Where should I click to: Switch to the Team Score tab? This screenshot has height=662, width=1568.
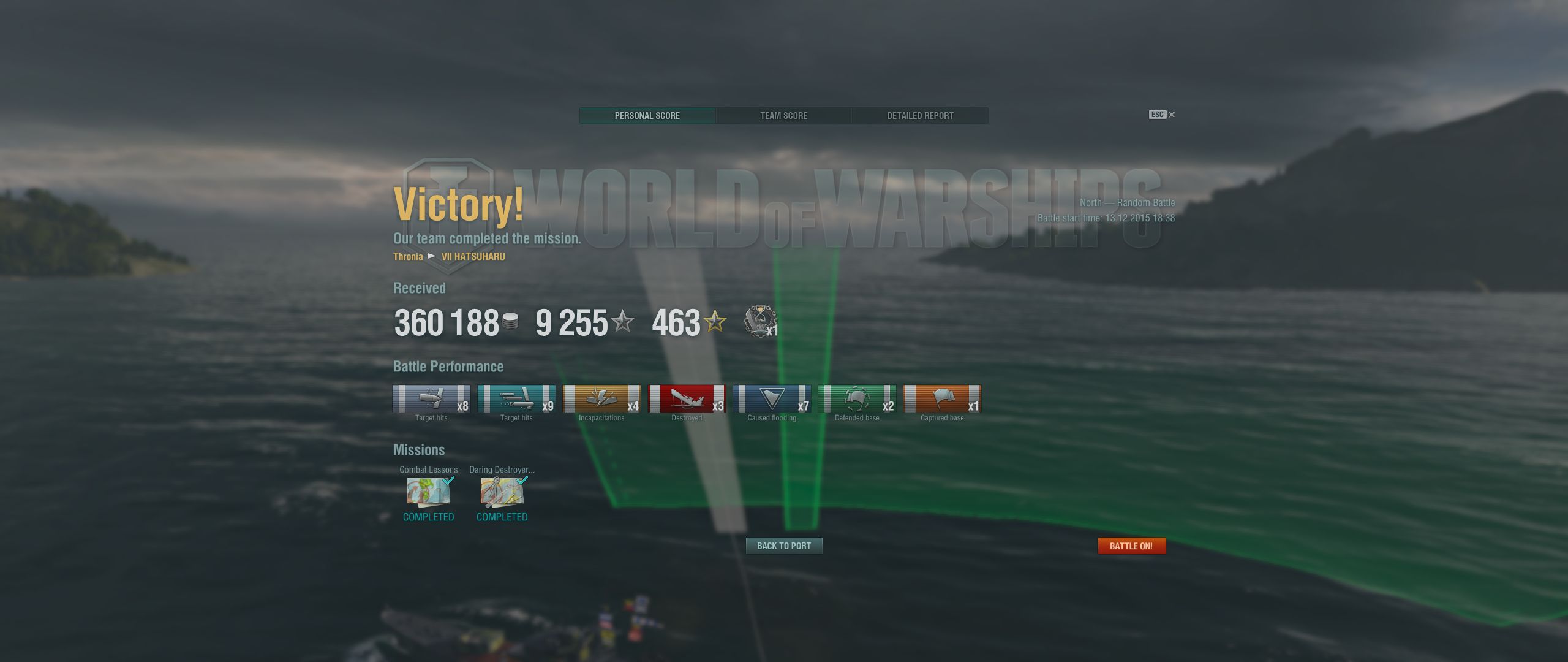click(783, 116)
